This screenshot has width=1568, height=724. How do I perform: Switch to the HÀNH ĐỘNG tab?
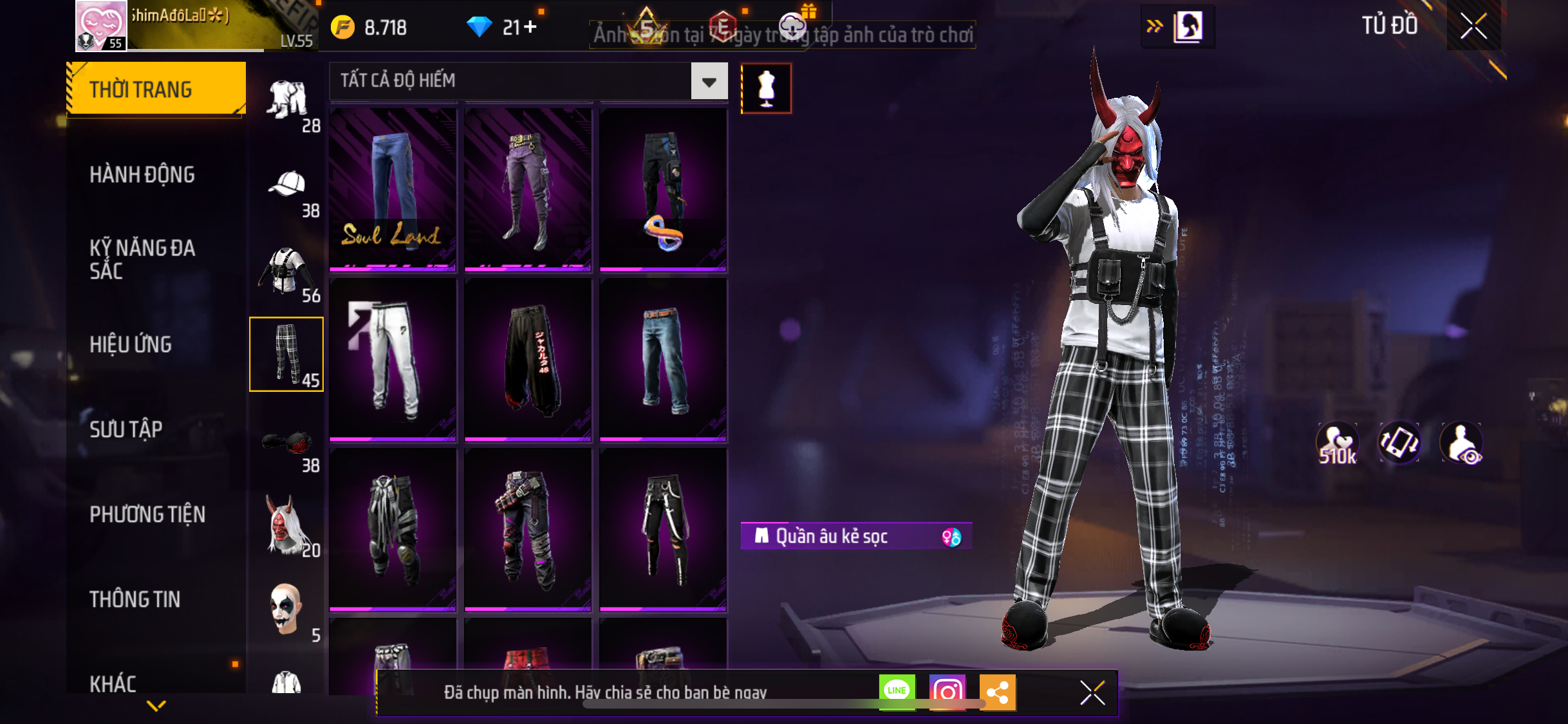pos(142,174)
